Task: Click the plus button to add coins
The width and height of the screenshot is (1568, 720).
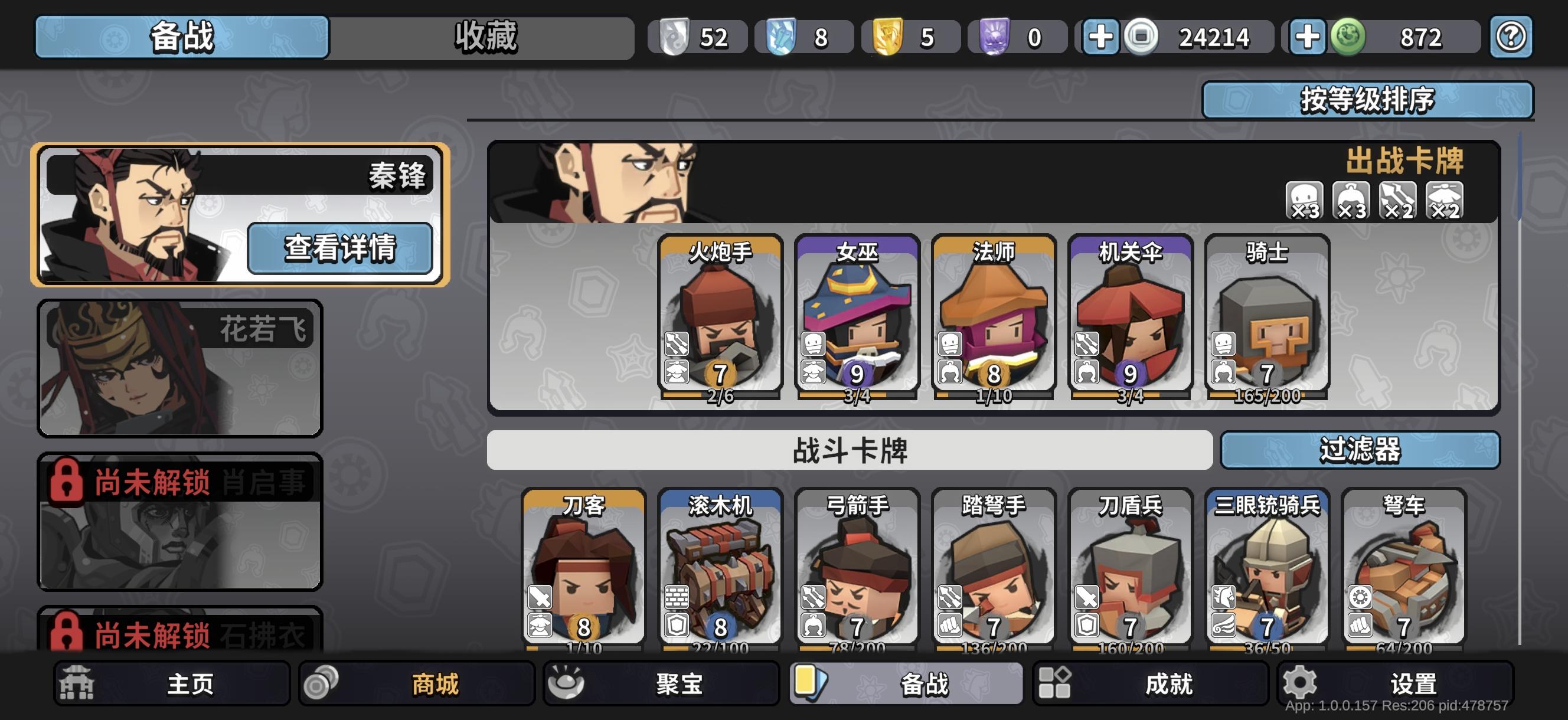Action: click(x=1103, y=37)
